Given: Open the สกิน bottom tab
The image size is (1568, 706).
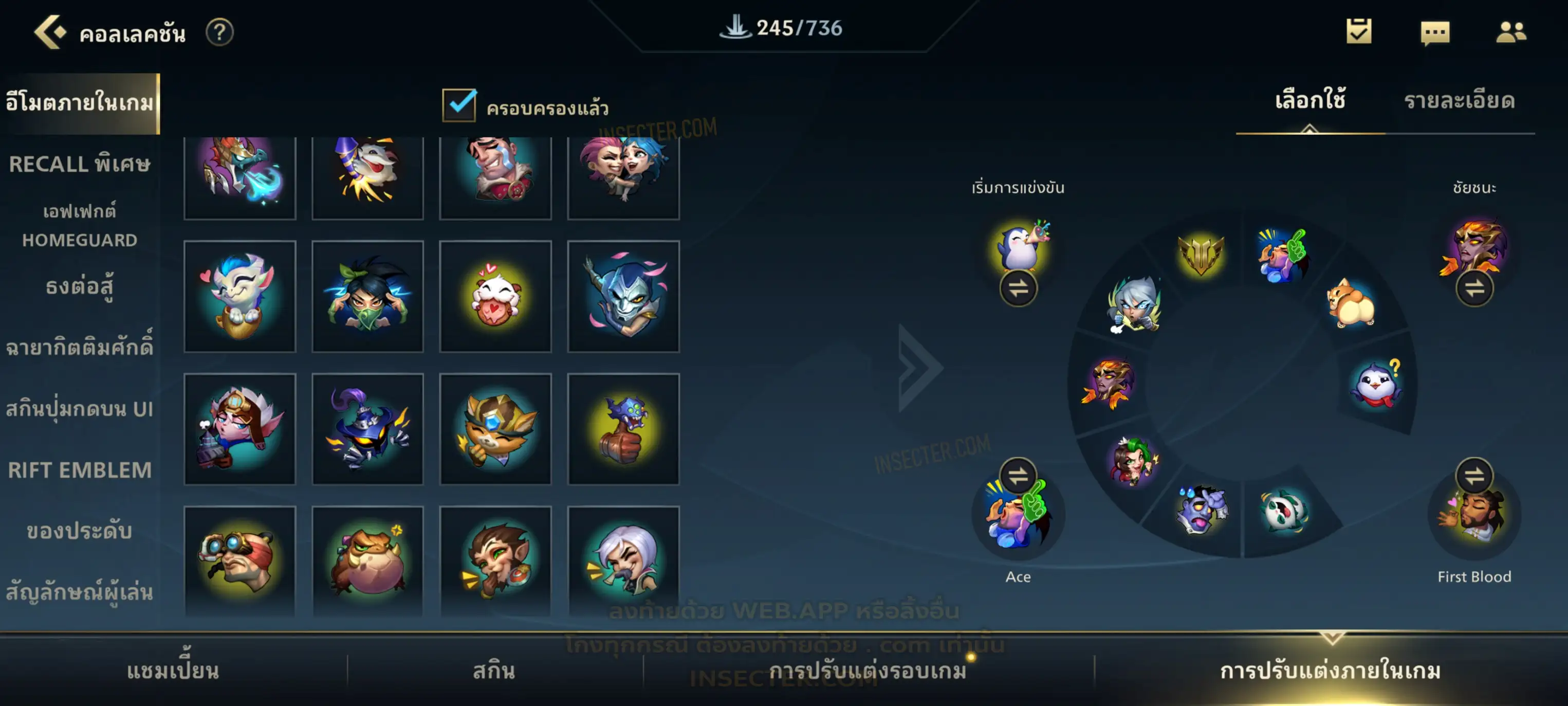Looking at the screenshot, I should (494, 670).
